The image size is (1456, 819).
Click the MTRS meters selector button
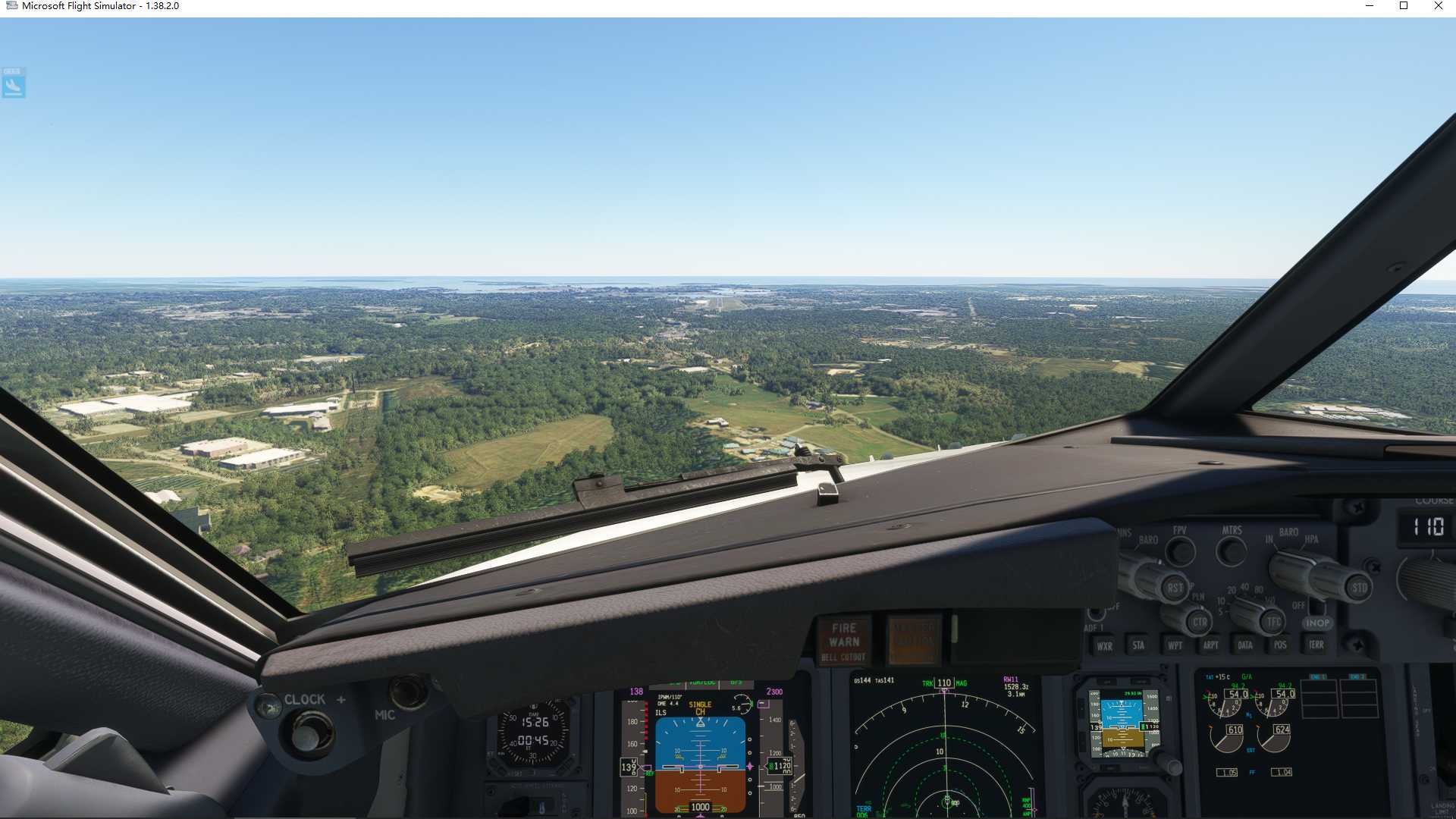click(1232, 551)
